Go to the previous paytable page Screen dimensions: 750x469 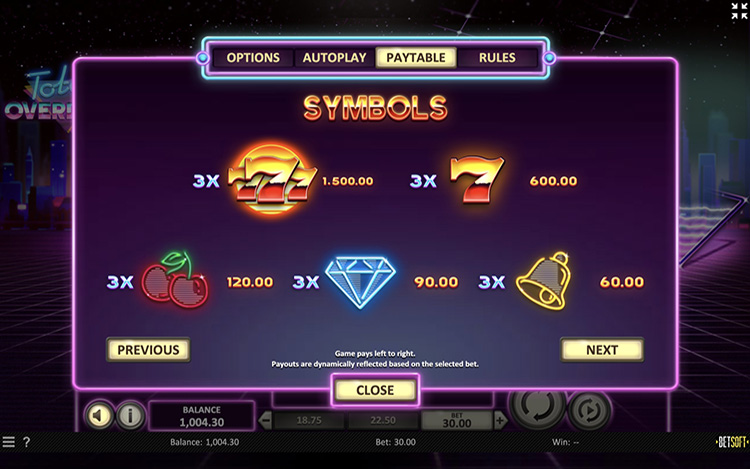pos(148,350)
